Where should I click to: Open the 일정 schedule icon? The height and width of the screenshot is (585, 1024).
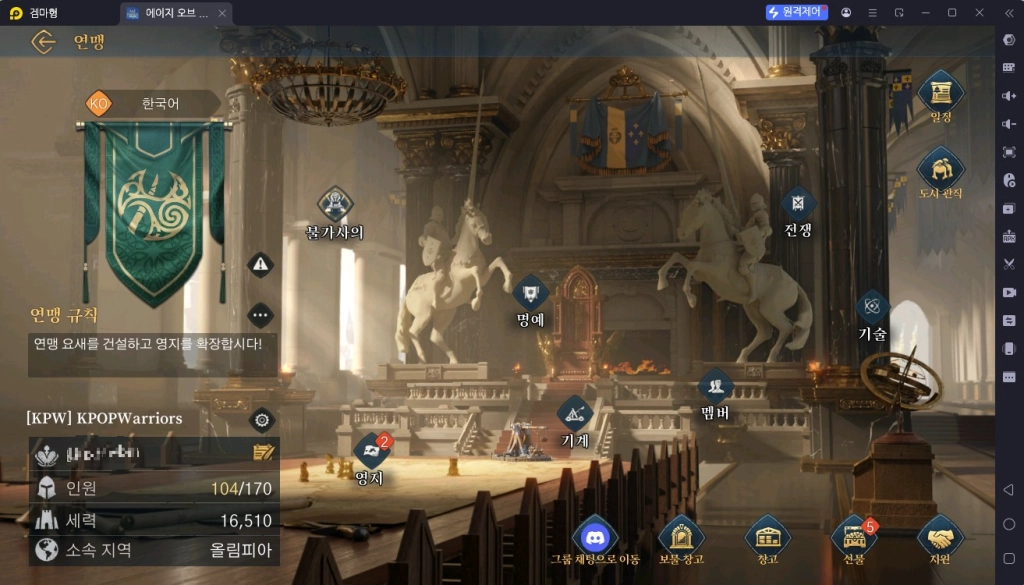click(x=941, y=93)
